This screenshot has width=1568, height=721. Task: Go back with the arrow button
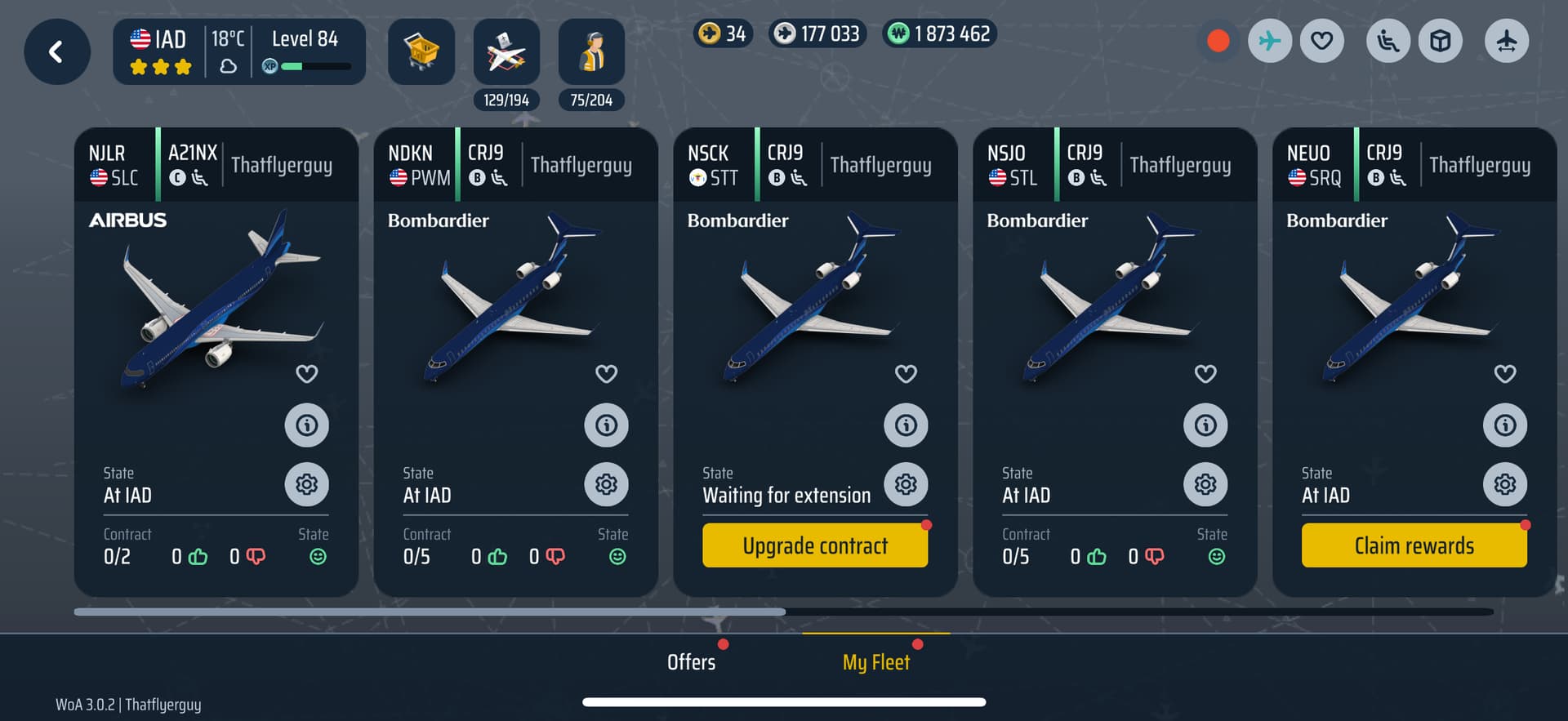pos(56,52)
